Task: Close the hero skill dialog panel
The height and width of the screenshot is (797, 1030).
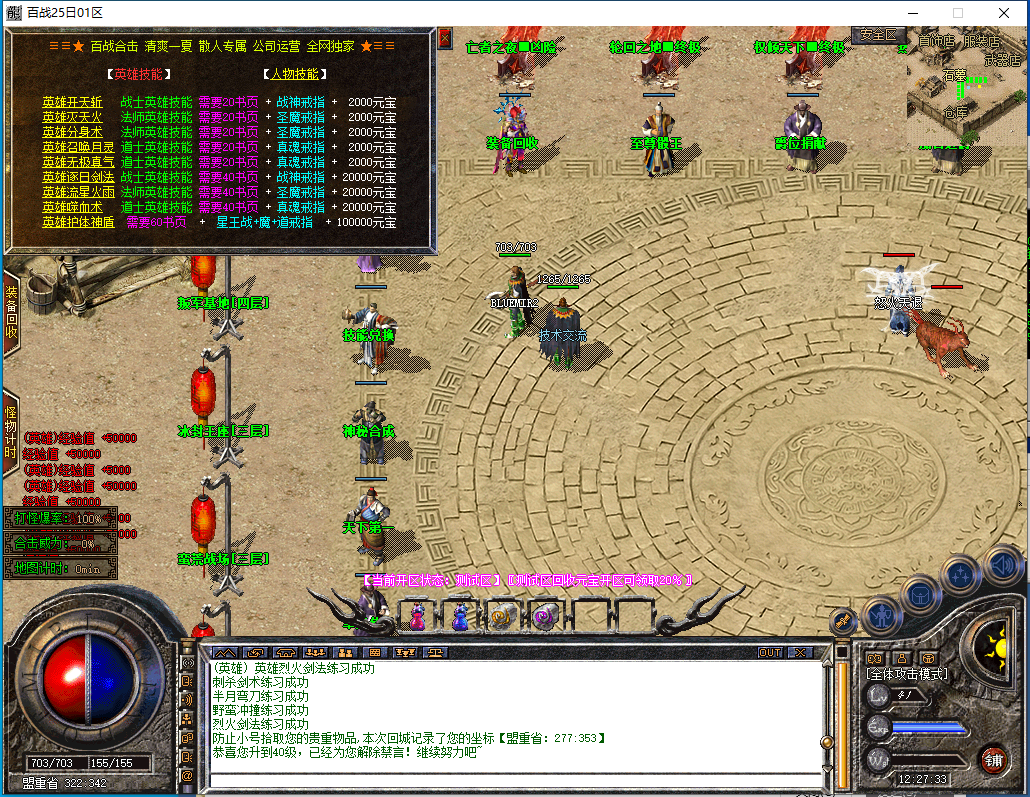Action: (445, 38)
